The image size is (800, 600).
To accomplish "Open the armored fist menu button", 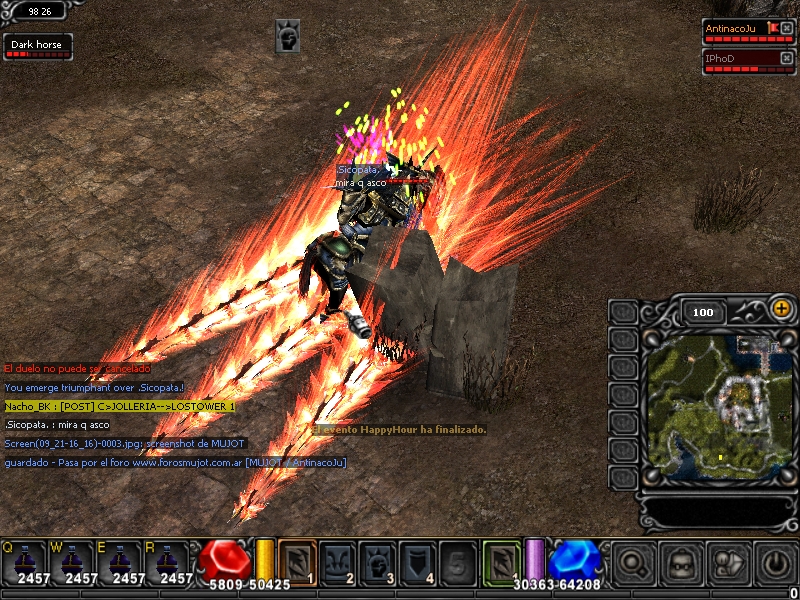I will click(x=727, y=563).
